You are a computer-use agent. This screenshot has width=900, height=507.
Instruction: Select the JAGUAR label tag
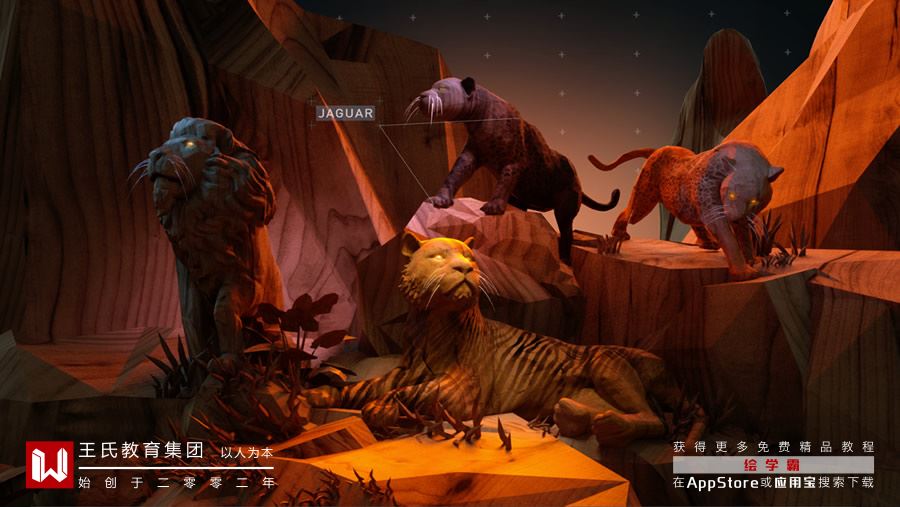pyautogui.click(x=345, y=113)
